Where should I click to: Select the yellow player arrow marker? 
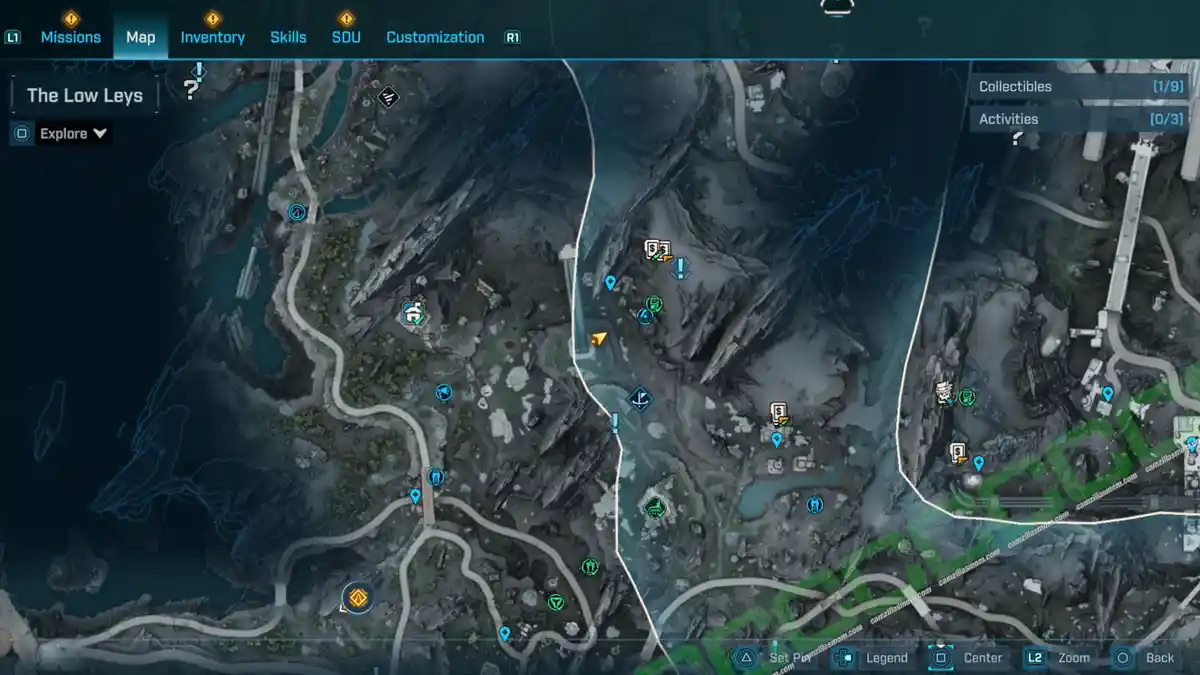(x=598, y=340)
